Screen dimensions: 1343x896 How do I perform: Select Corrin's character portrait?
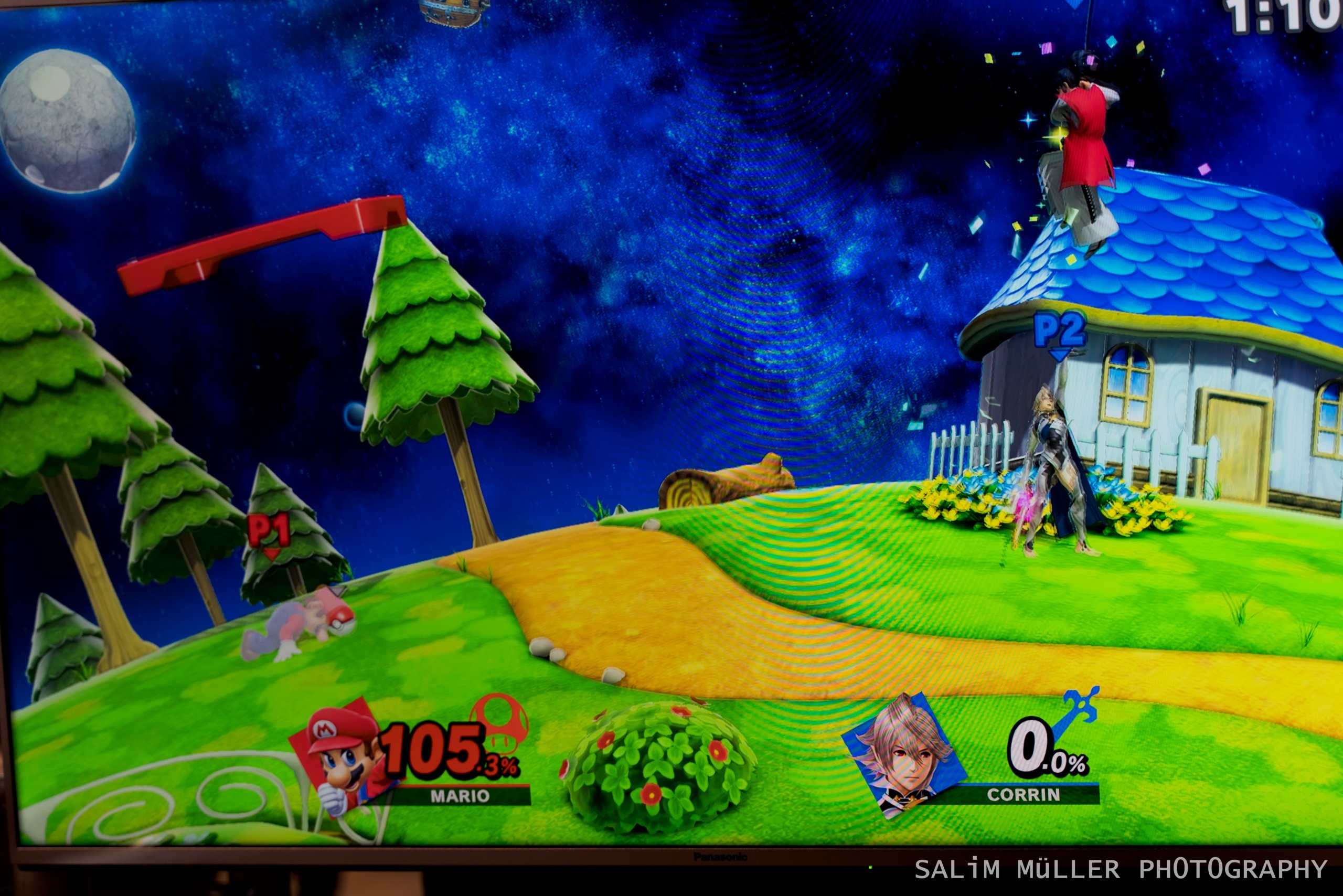(905, 754)
